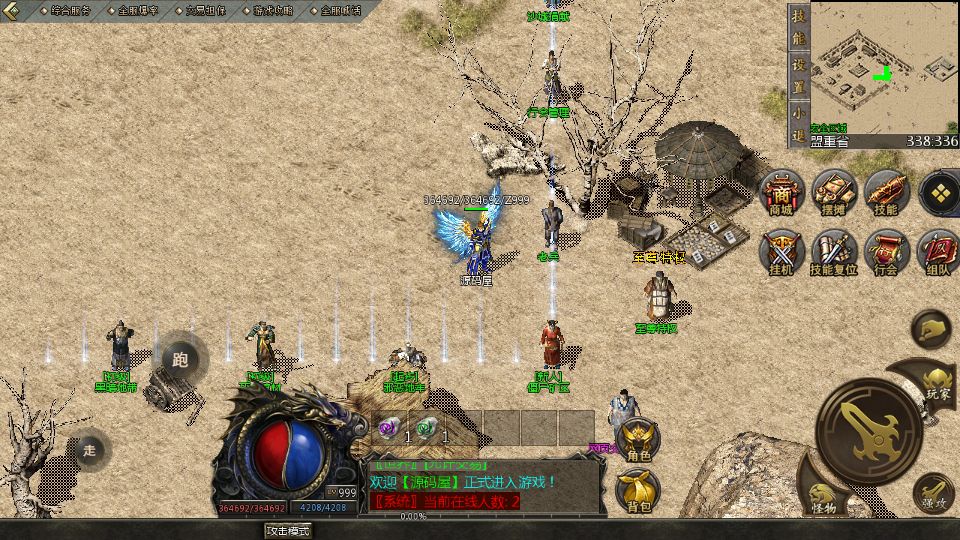Open the 商城 shop
This screenshot has width=960, height=540.
(780, 193)
